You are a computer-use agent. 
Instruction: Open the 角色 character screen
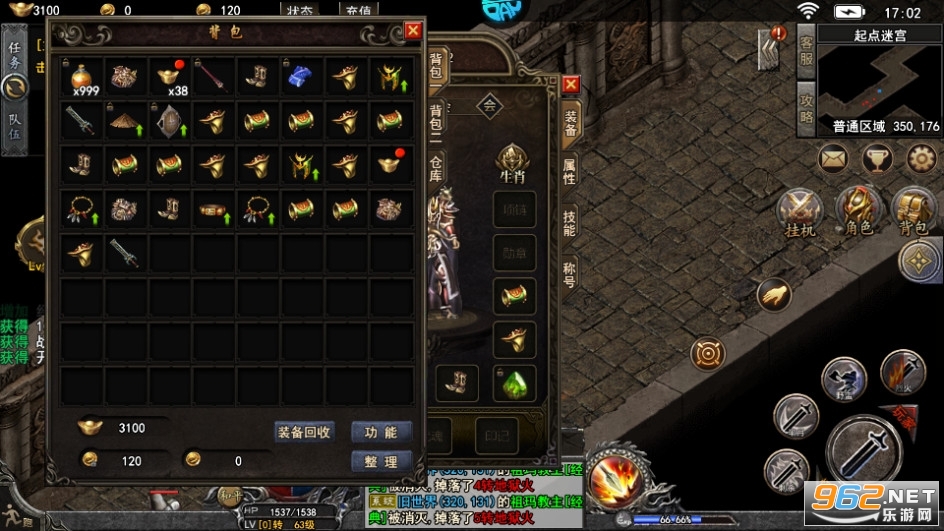coord(859,213)
